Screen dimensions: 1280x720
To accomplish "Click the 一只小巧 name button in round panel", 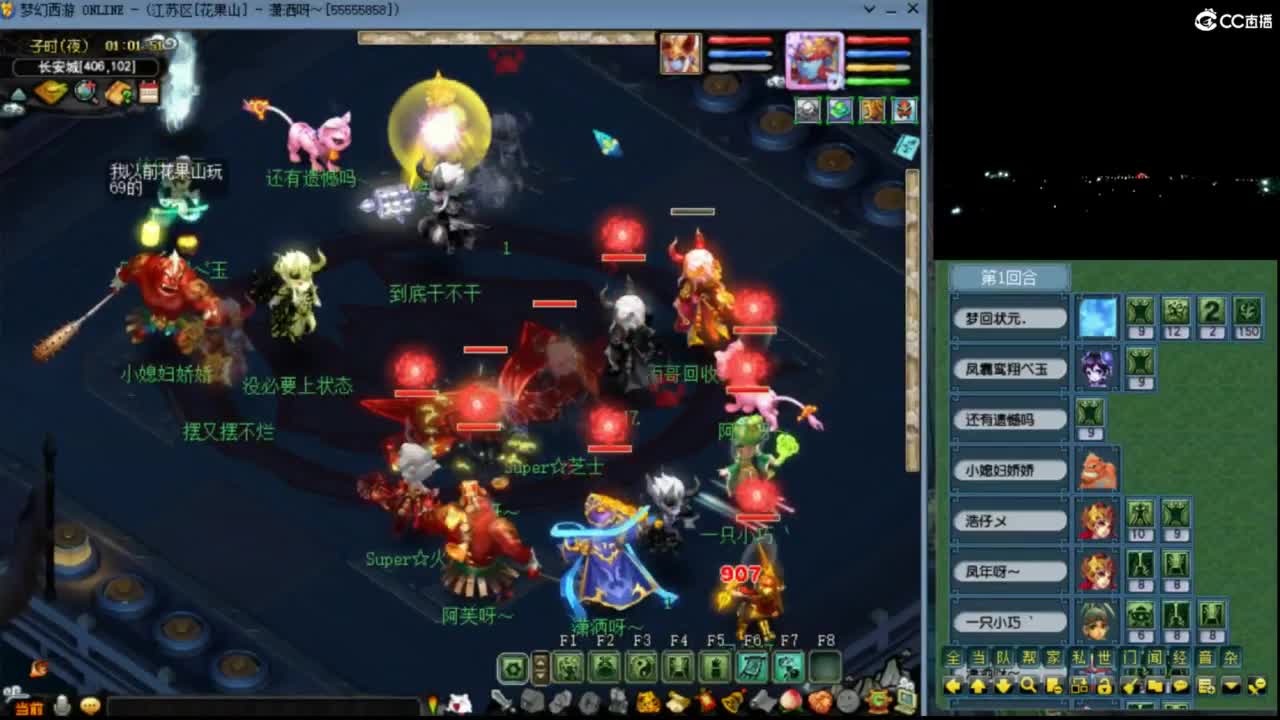I will pos(1010,620).
